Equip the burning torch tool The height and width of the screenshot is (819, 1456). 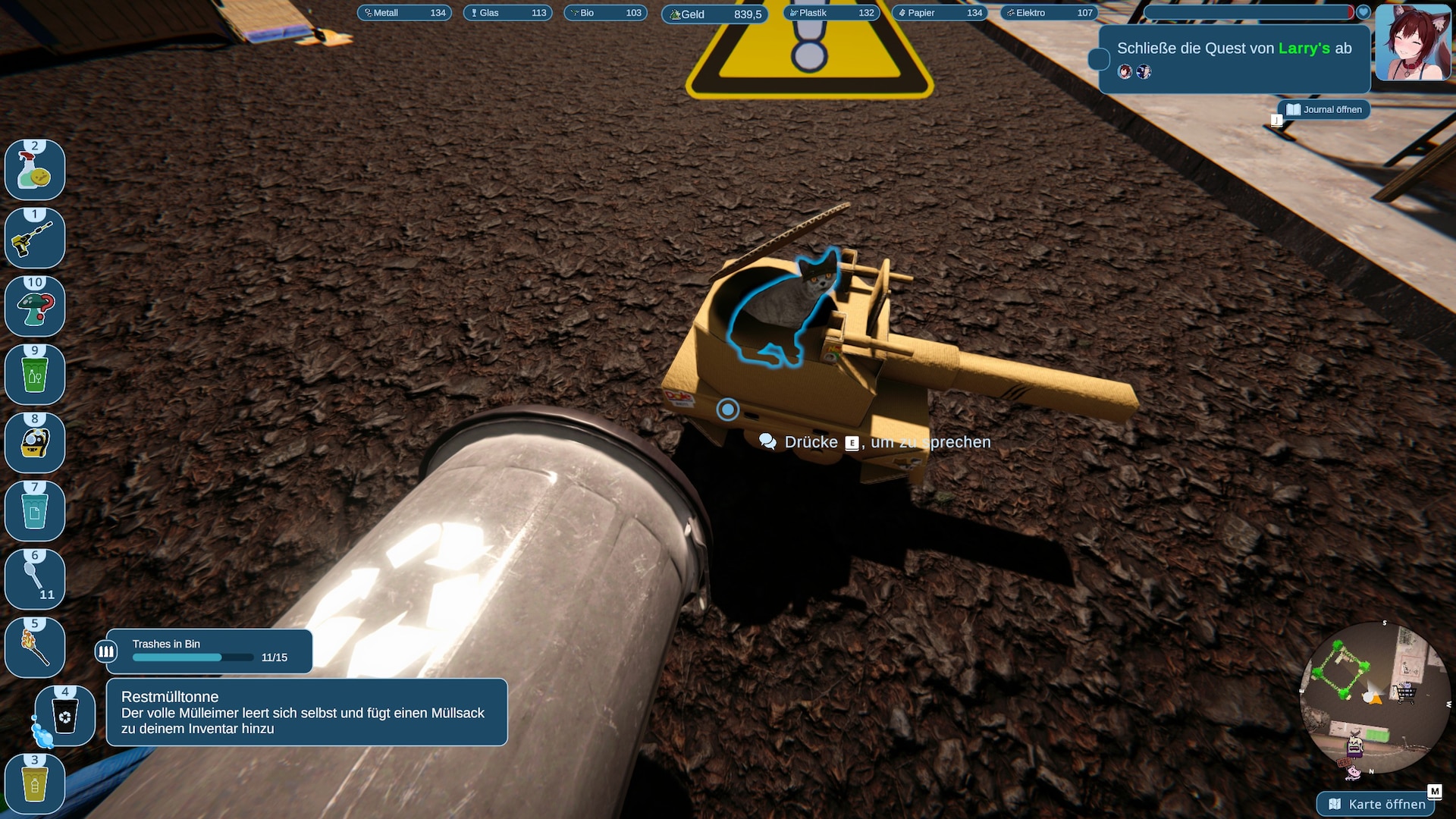pyautogui.click(x=35, y=648)
